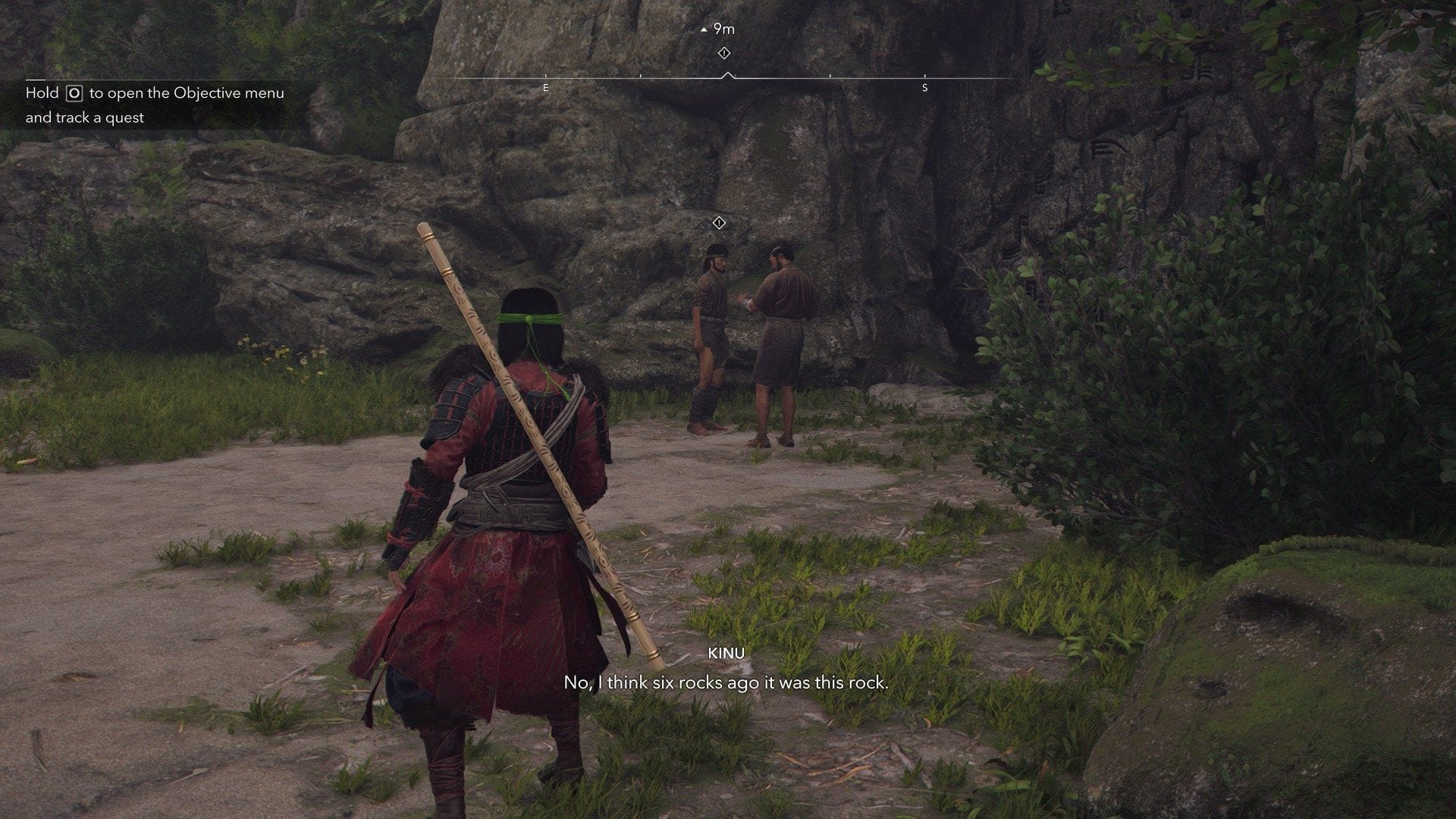Click the upward arrow beside 9m distance
1456x819 pixels.
(x=703, y=29)
